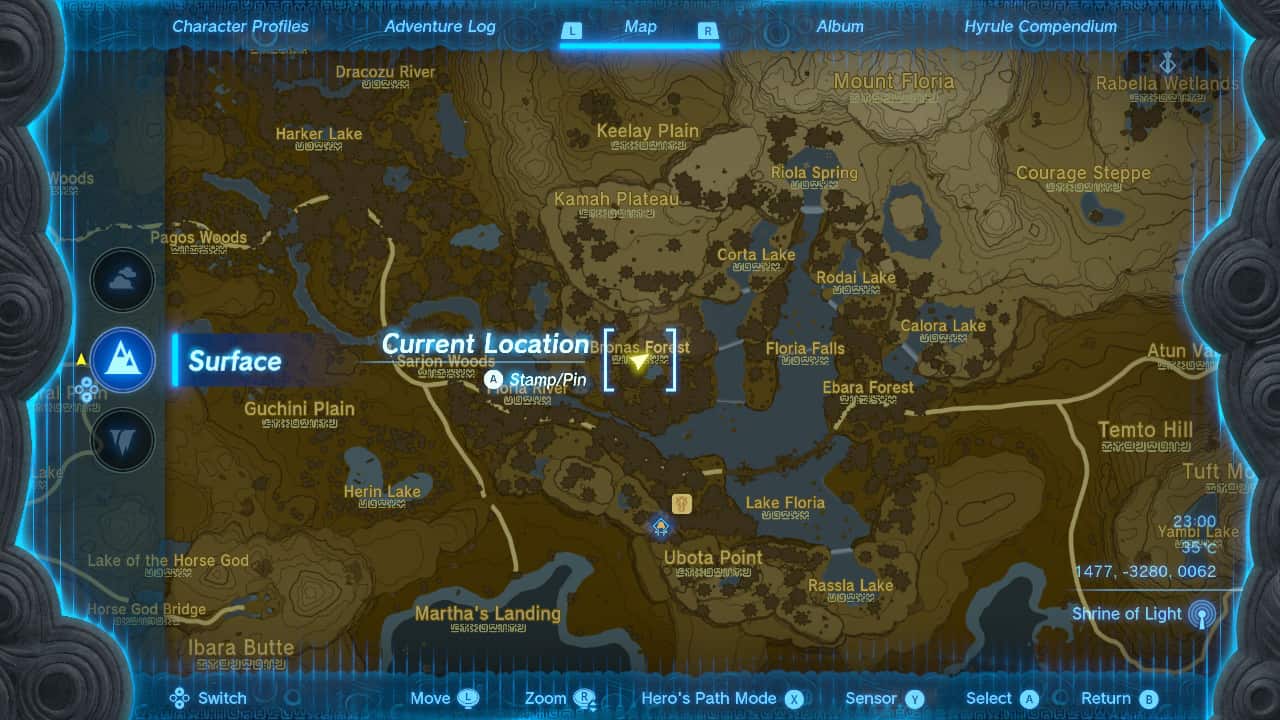This screenshot has width=1280, height=720.
Task: Choose the Surface layer mountain icon
Action: click(x=123, y=360)
